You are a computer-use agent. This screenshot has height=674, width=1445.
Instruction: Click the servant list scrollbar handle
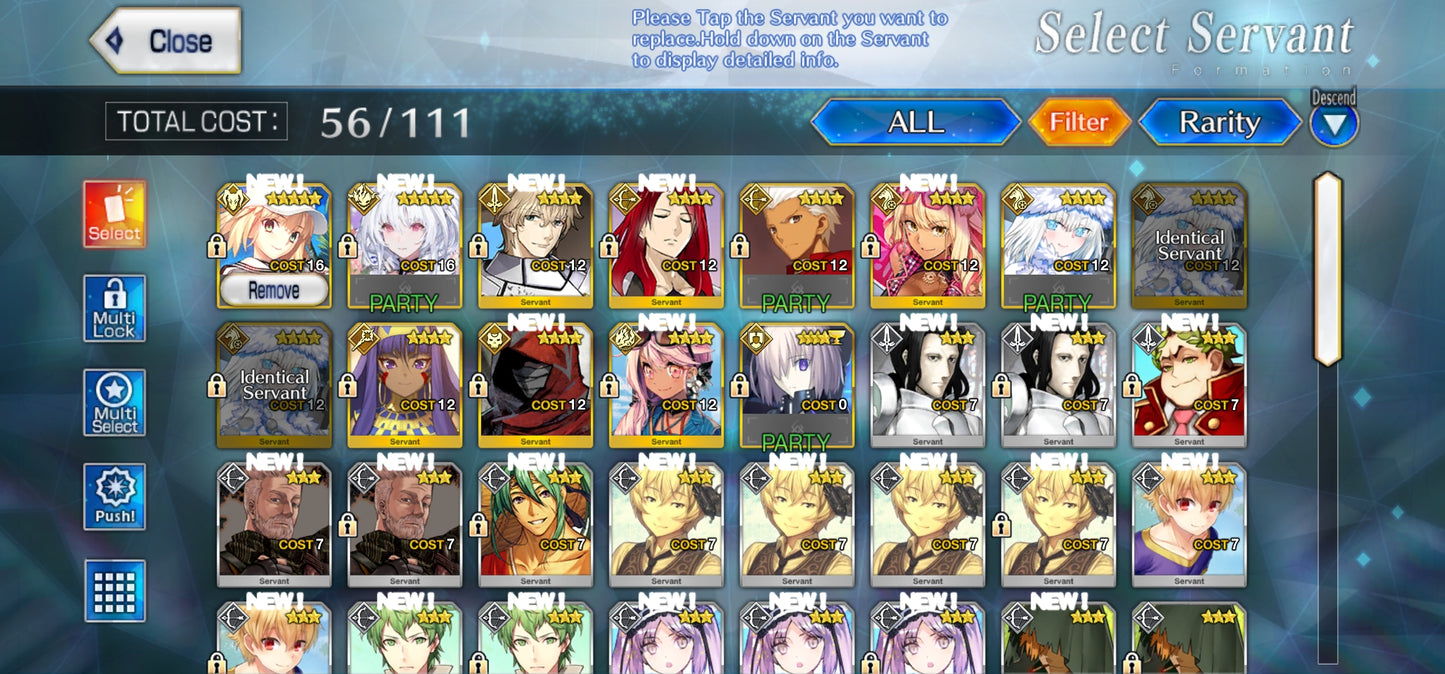(1327, 268)
